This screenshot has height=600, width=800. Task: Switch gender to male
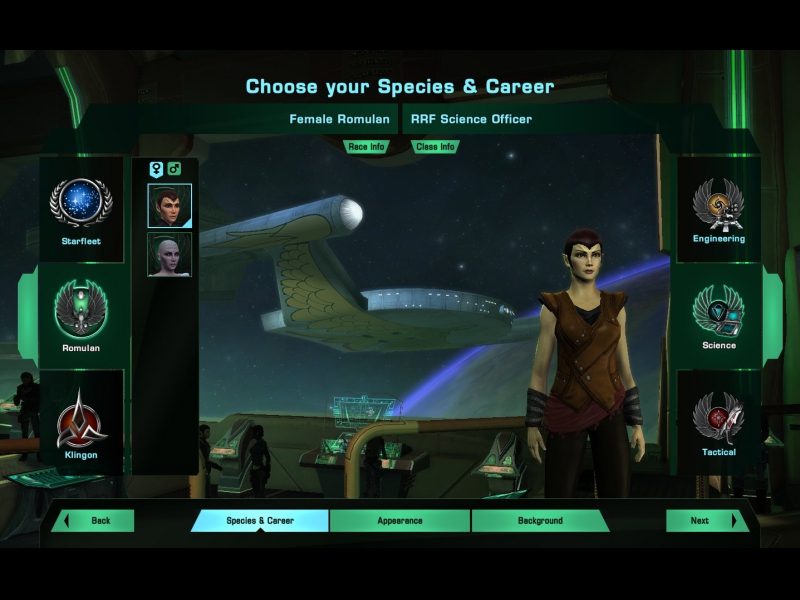pyautogui.click(x=174, y=169)
